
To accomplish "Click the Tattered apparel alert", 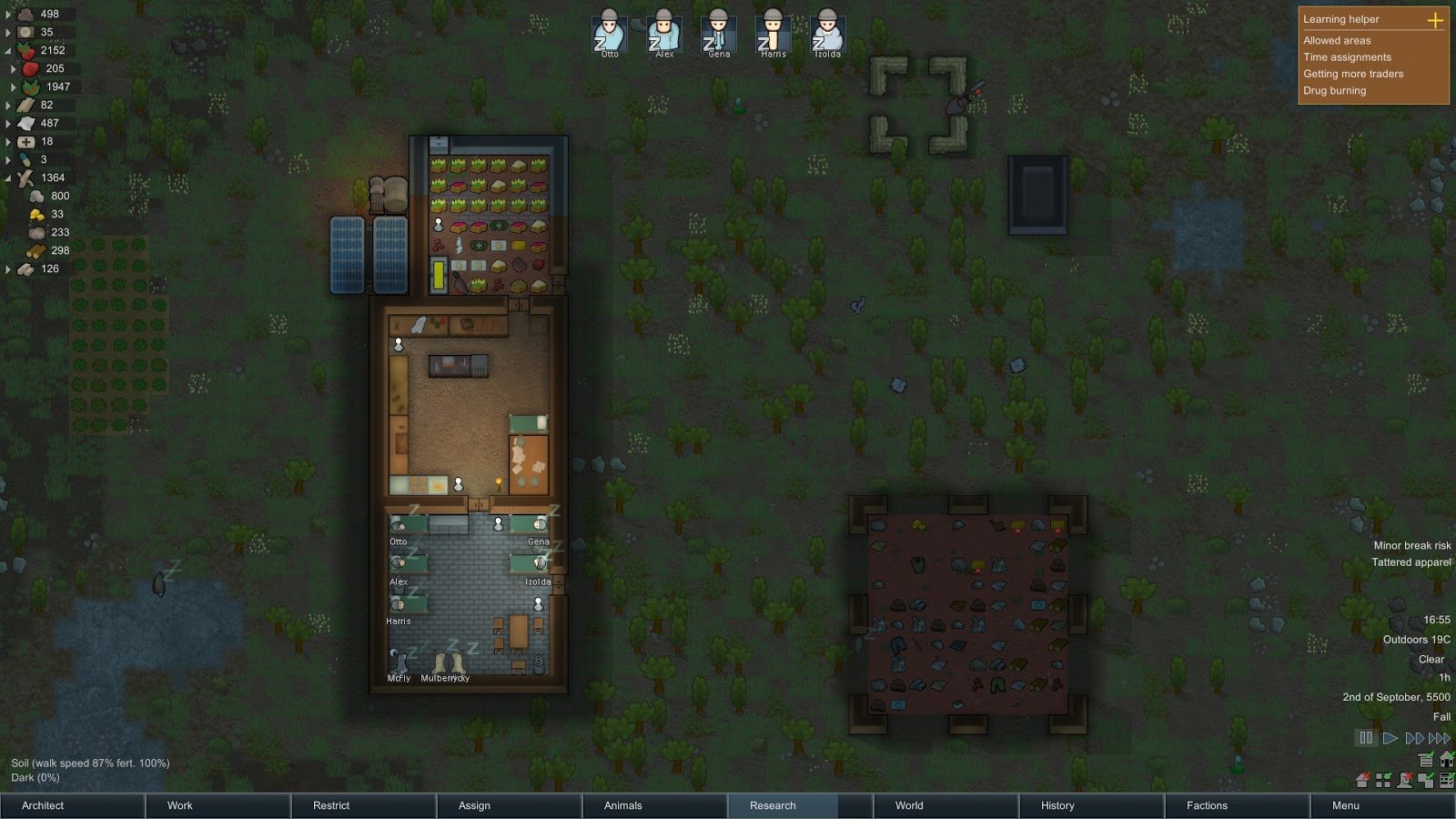I will pyautogui.click(x=1410, y=561).
